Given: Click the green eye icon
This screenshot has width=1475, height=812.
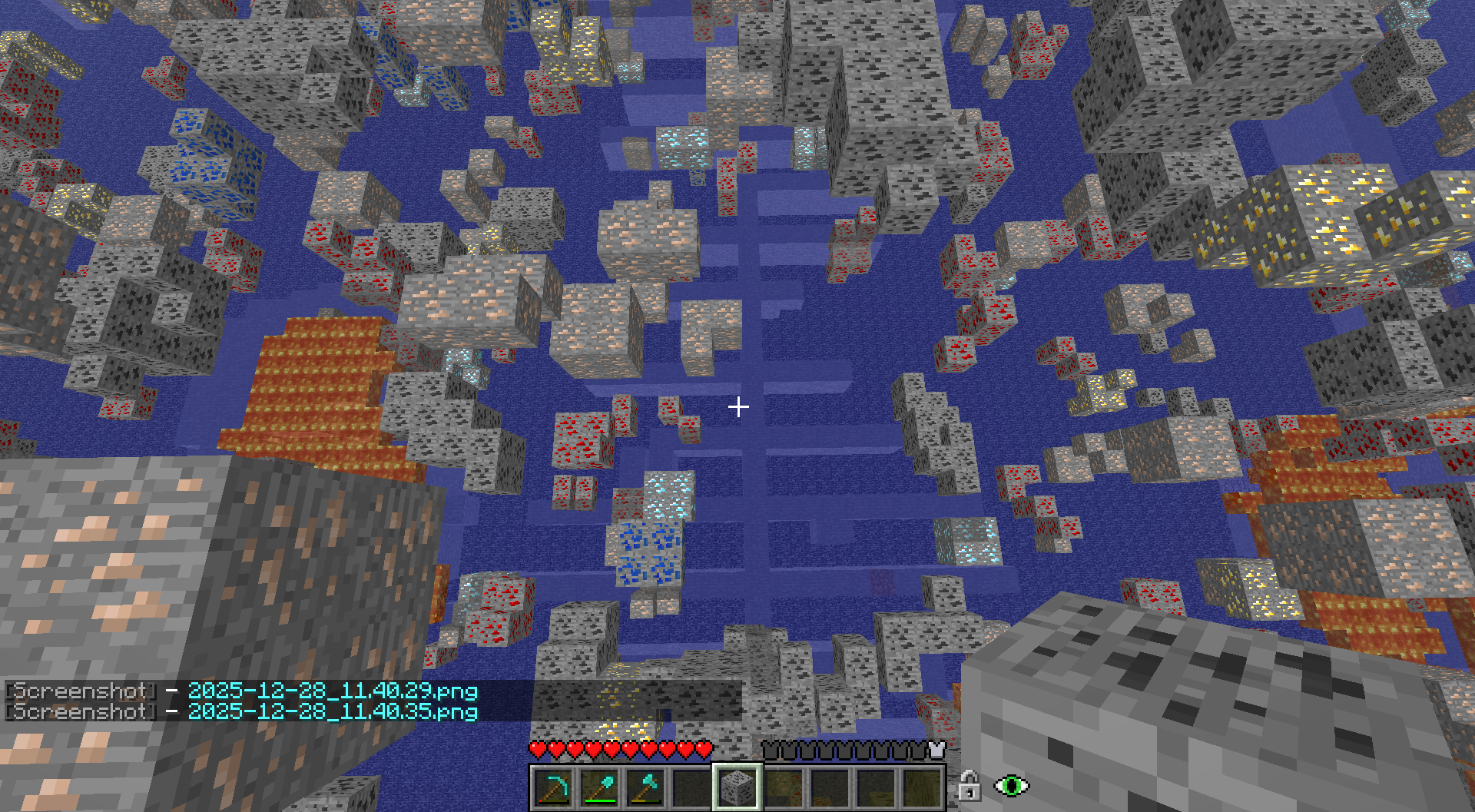Looking at the screenshot, I should coord(1011,786).
